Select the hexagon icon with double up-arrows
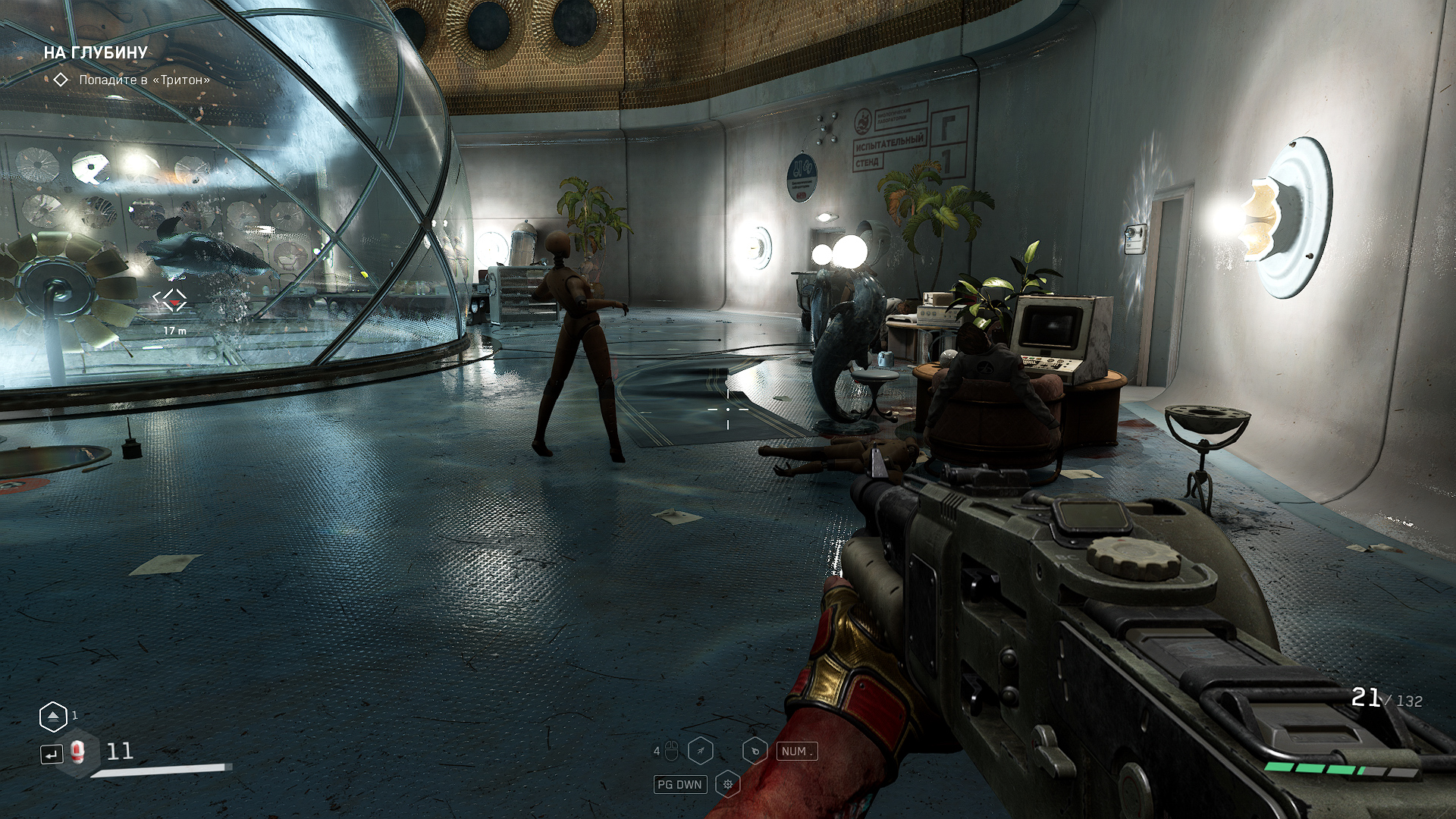The width and height of the screenshot is (1456, 819). pos(53,717)
